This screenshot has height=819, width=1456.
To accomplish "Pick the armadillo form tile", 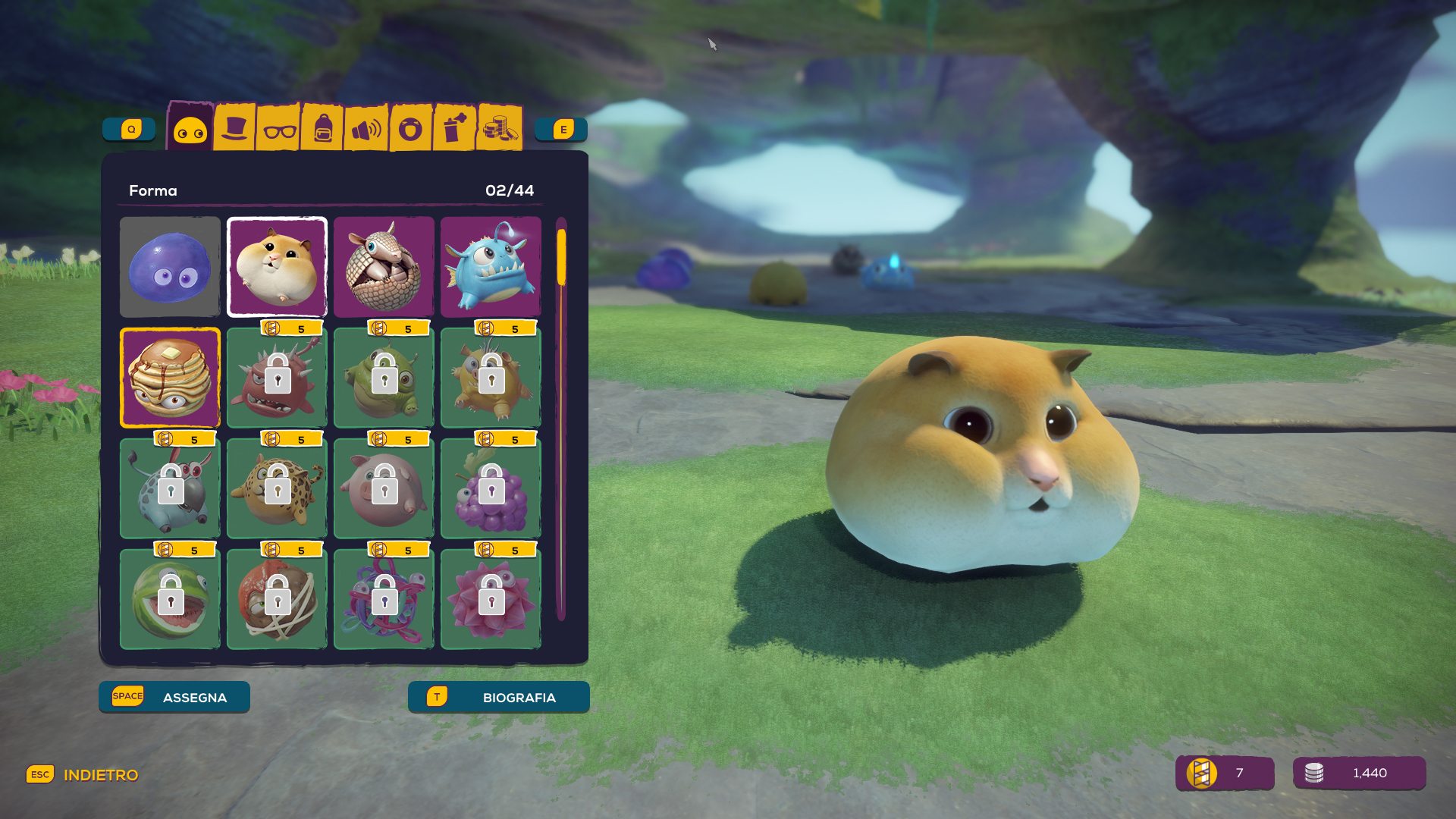I will (384, 267).
